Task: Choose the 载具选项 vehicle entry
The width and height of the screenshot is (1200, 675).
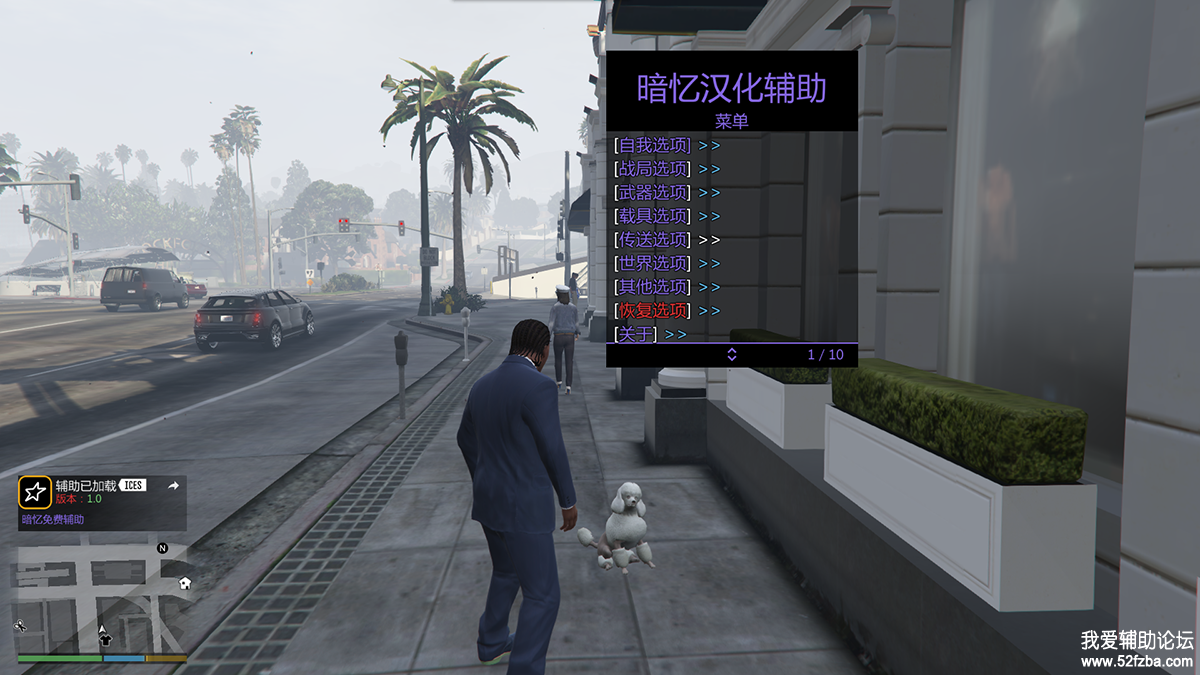Action: [x=653, y=216]
